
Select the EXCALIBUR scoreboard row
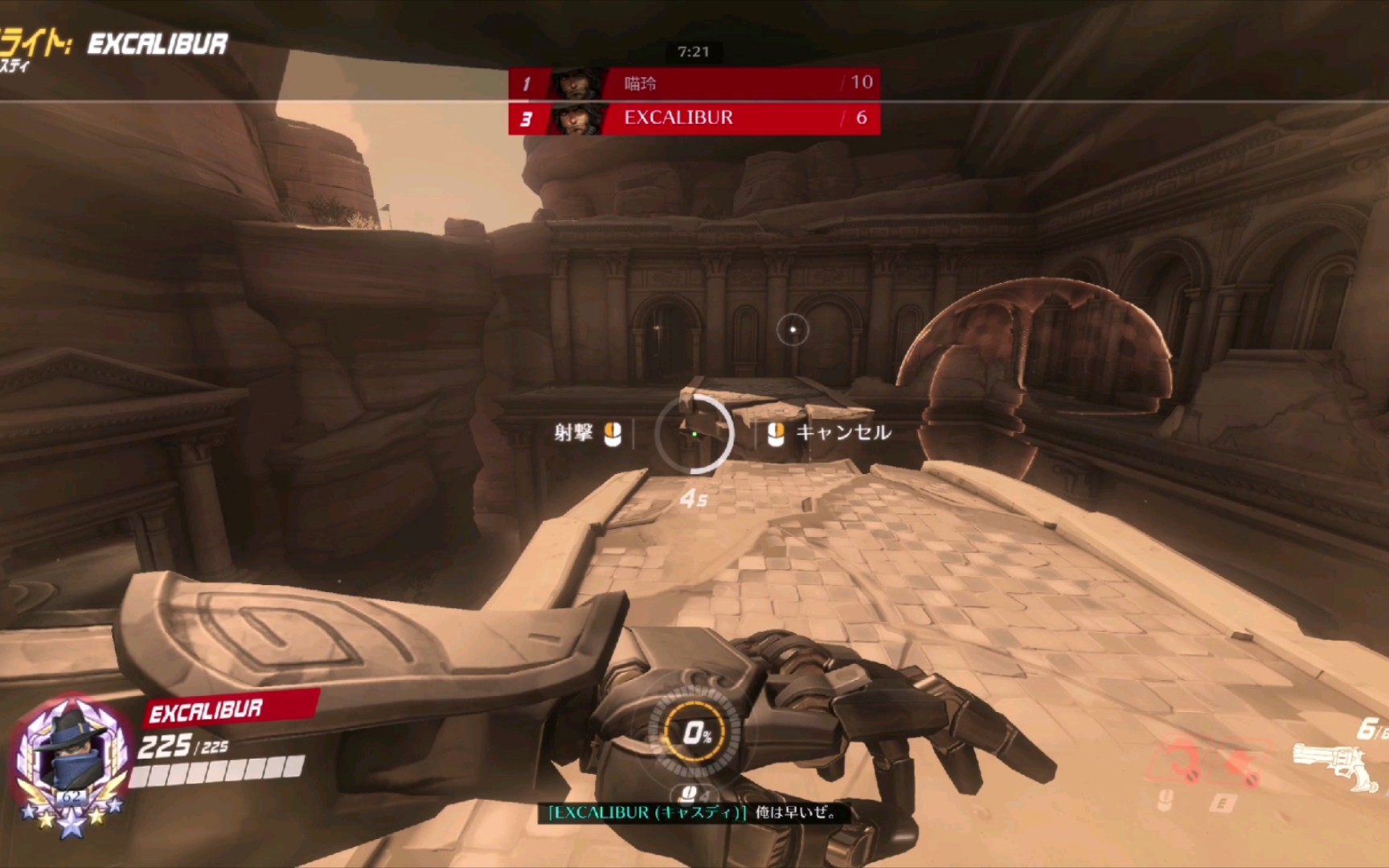pyautogui.click(x=694, y=118)
